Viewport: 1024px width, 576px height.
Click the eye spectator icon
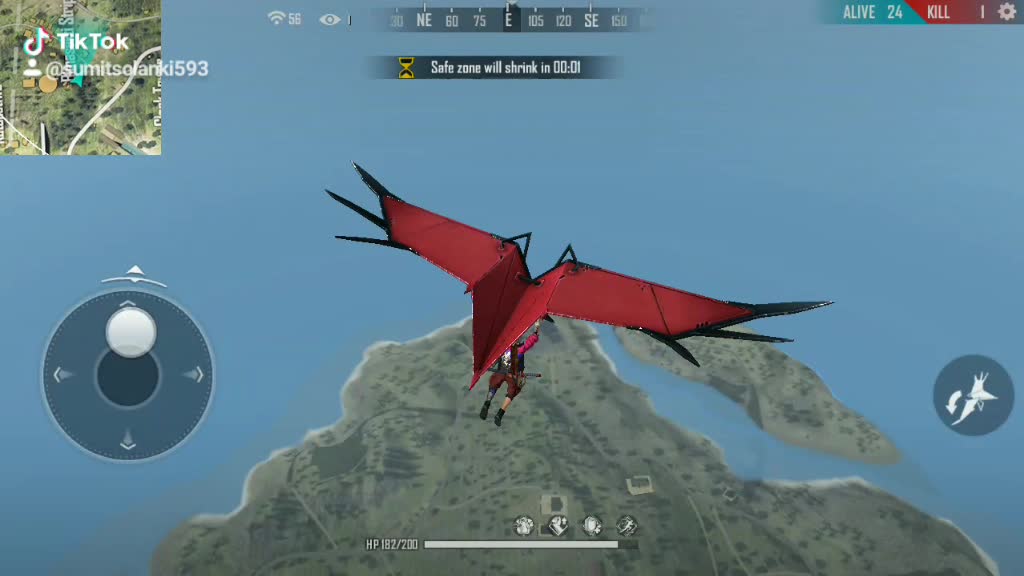(329, 19)
